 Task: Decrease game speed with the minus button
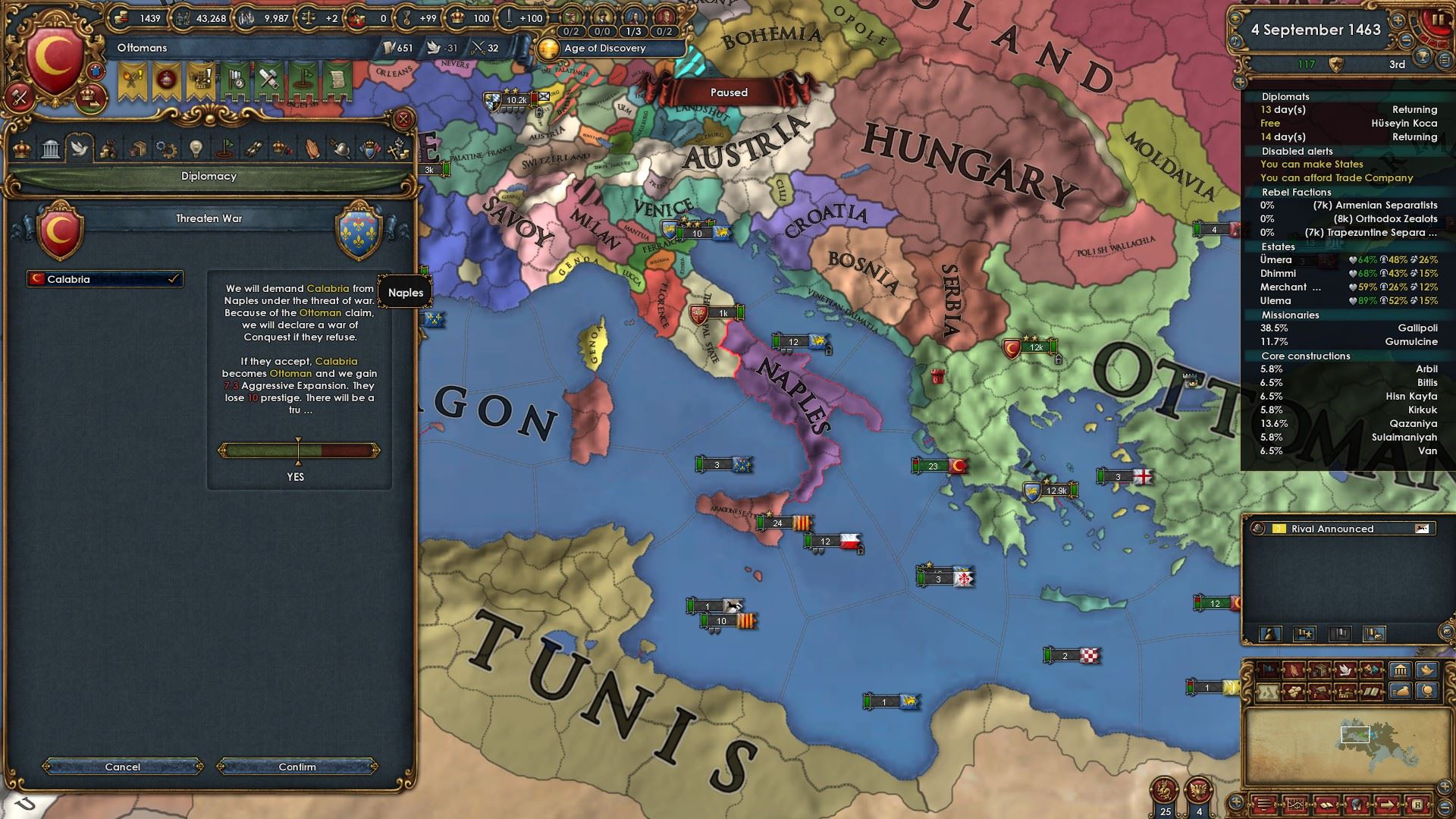click(x=1405, y=40)
